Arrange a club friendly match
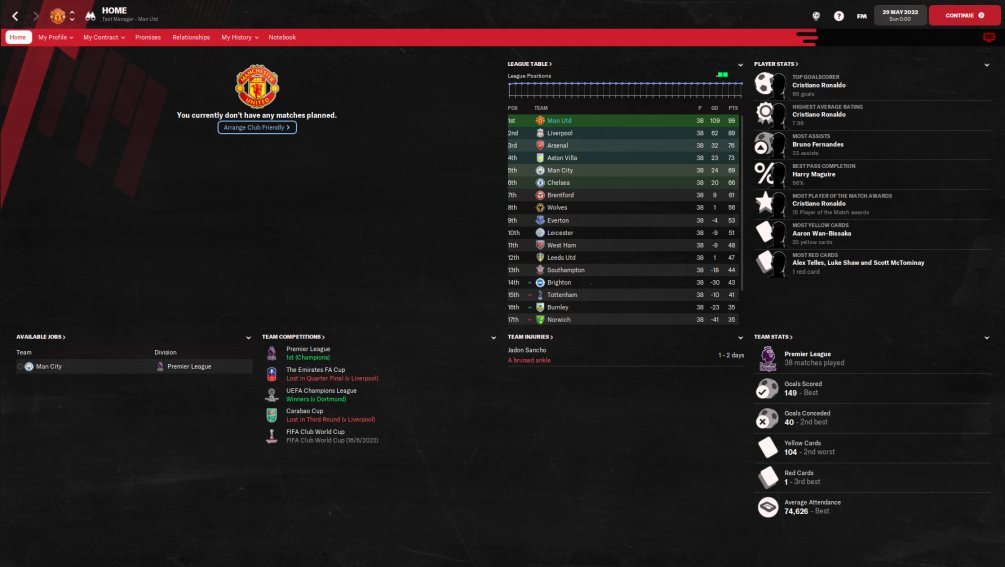Image resolution: width=1005 pixels, height=567 pixels. tap(257, 128)
